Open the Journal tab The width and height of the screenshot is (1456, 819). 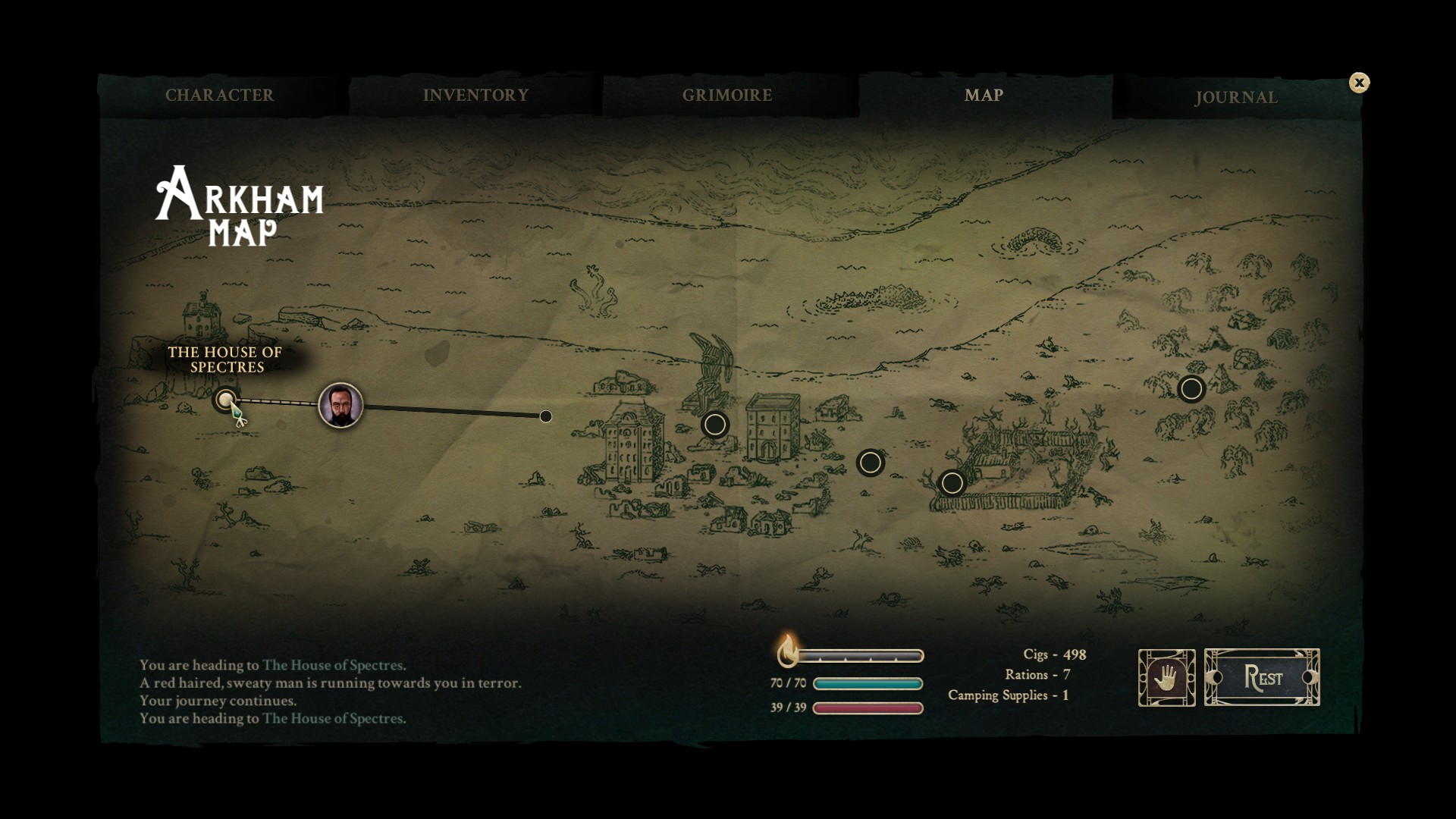coord(1236,98)
